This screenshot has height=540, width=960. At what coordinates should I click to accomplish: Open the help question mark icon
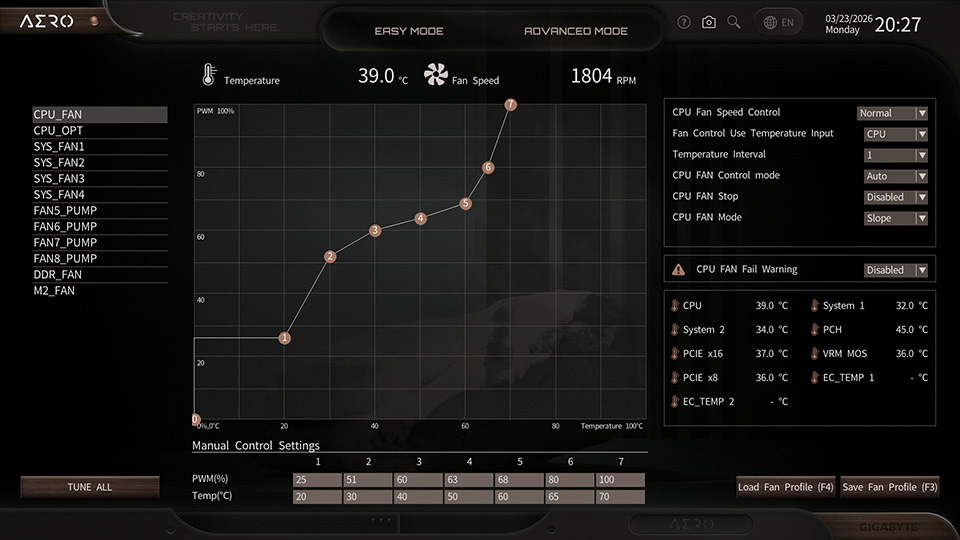(684, 22)
